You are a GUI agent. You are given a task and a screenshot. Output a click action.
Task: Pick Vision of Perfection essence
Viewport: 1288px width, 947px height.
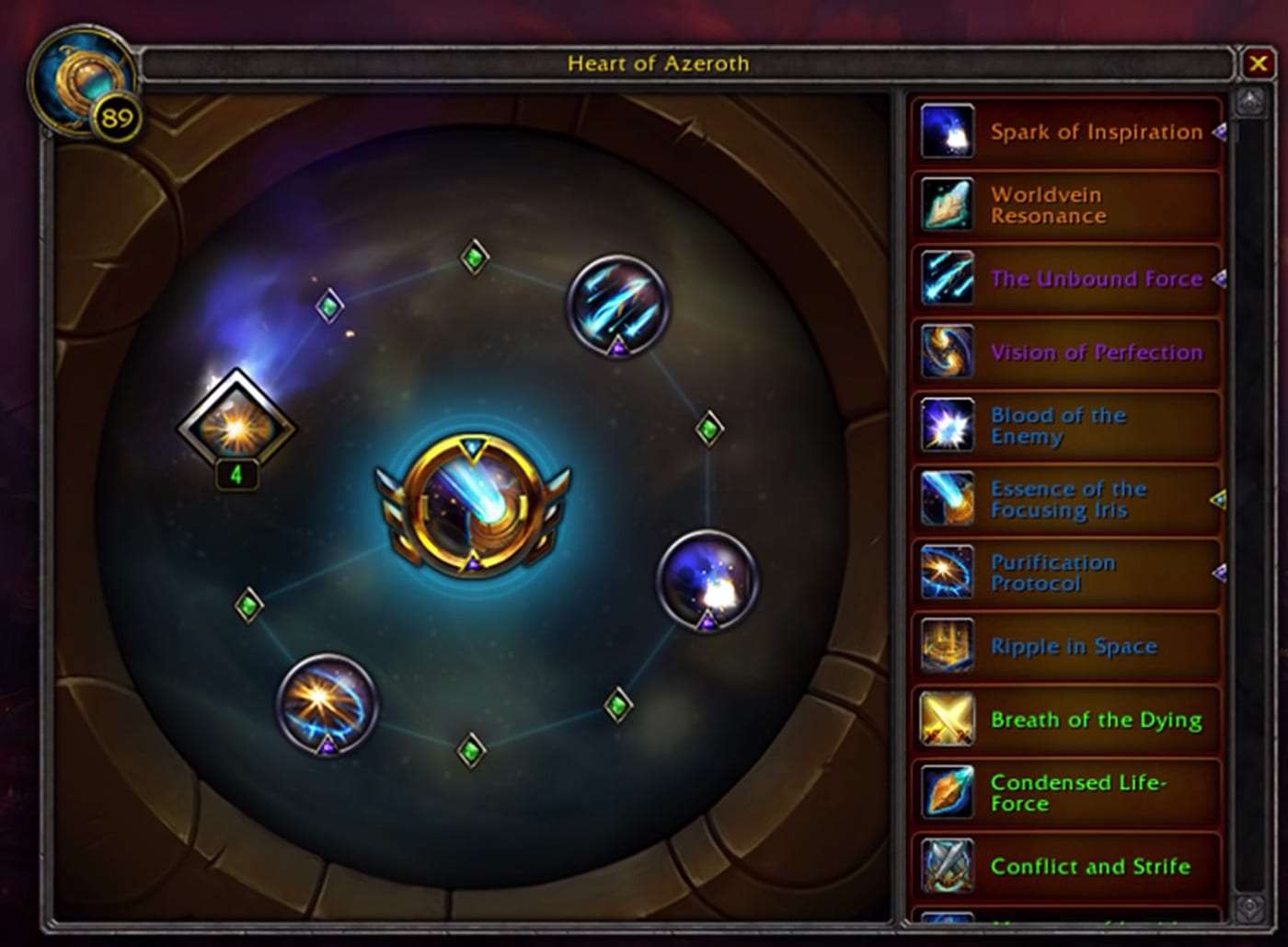(x=1065, y=352)
